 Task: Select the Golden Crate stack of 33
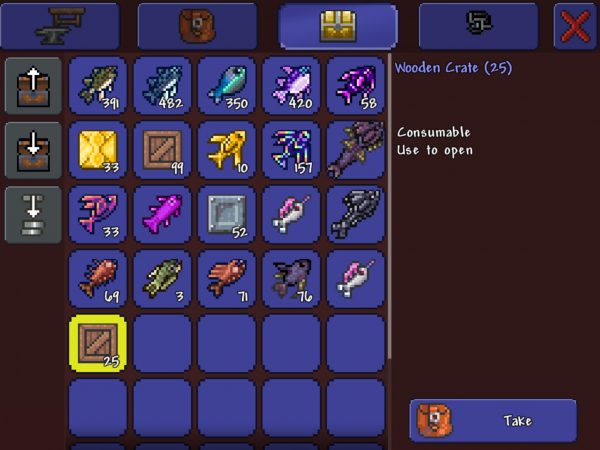(99, 150)
